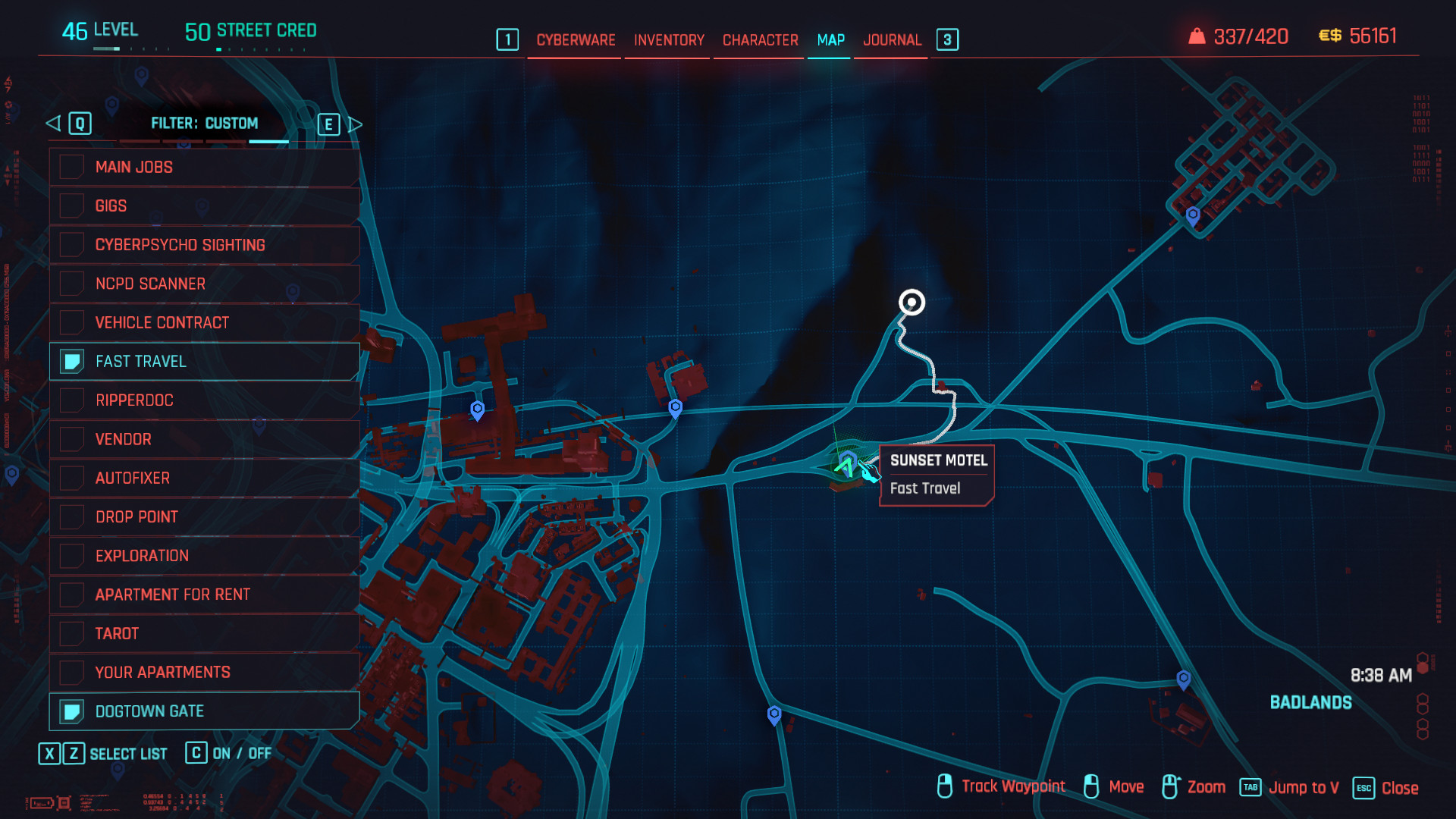Switch to the Journal tab
The width and height of the screenshot is (1456, 819).
893,40
